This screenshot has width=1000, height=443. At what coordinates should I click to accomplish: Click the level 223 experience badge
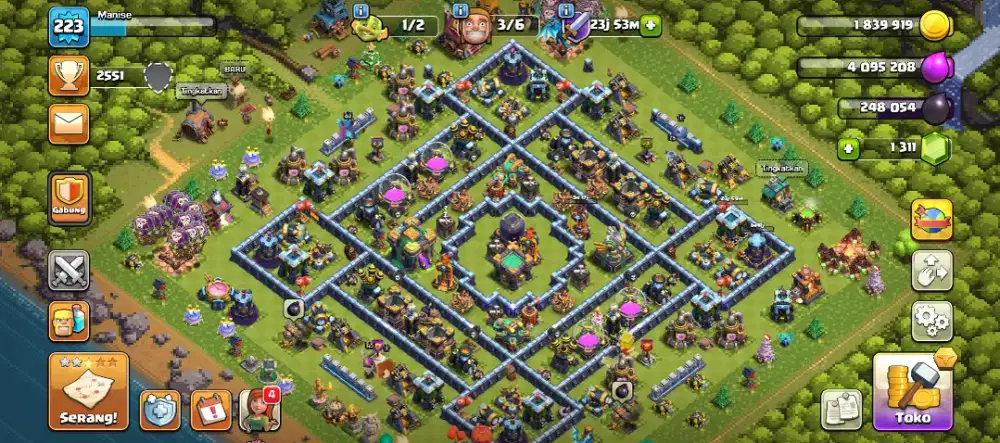pos(69,26)
